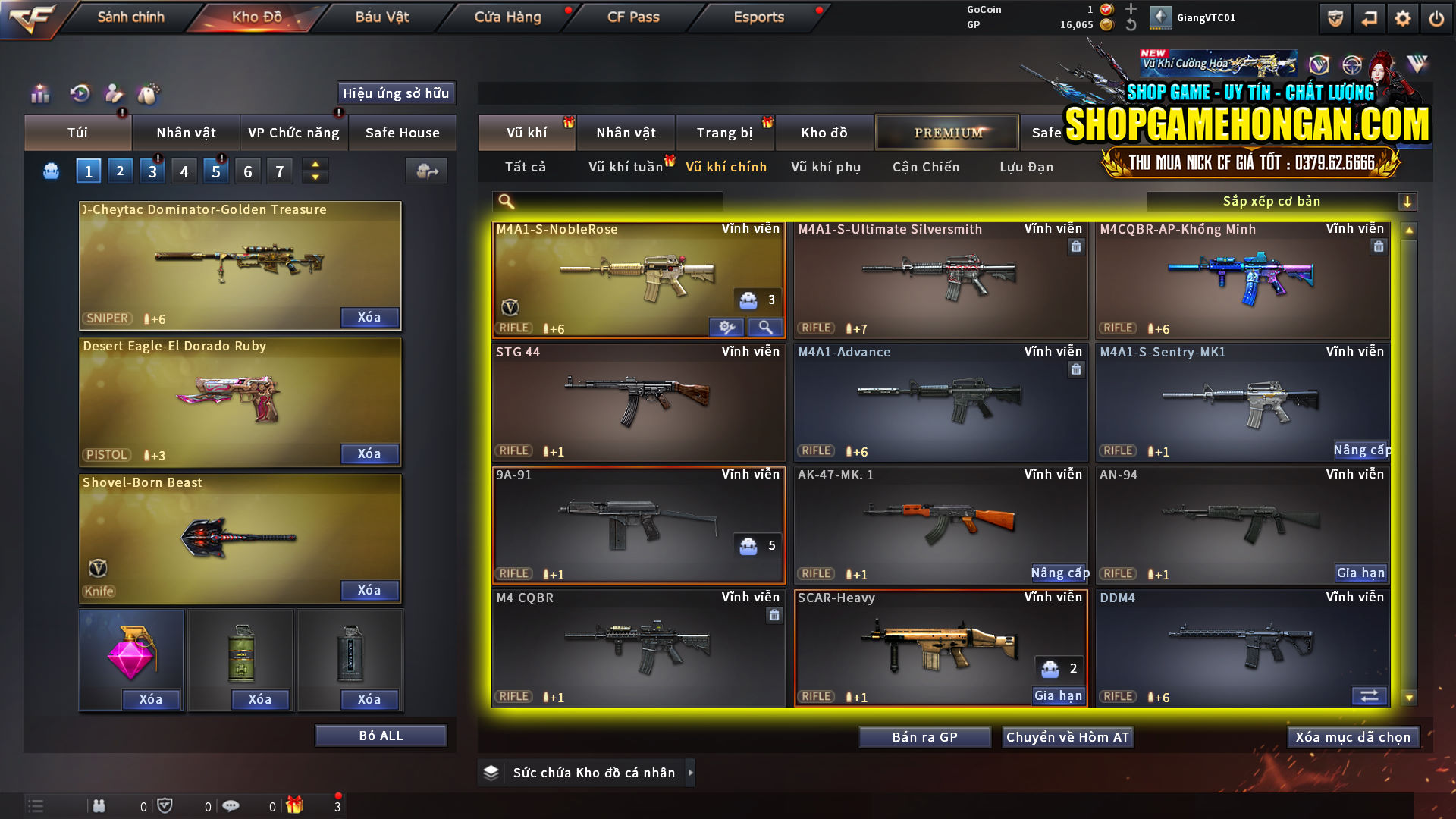Click the replay history icon near top left
Image resolution: width=1456 pixels, height=819 pixels.
pyautogui.click(x=79, y=94)
